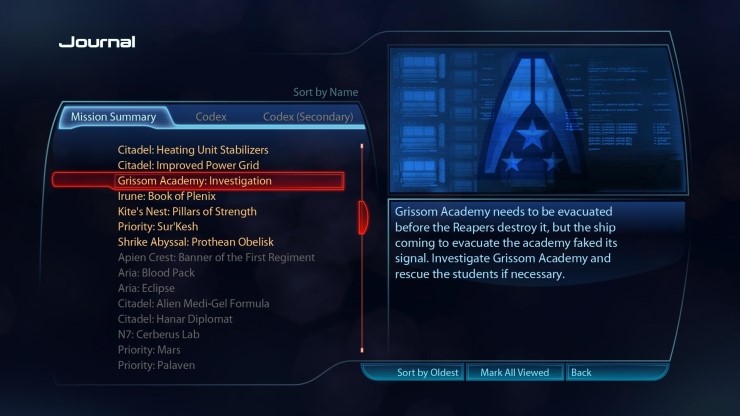
Task: Switch to the Mission Summary tab
Action: tap(113, 117)
